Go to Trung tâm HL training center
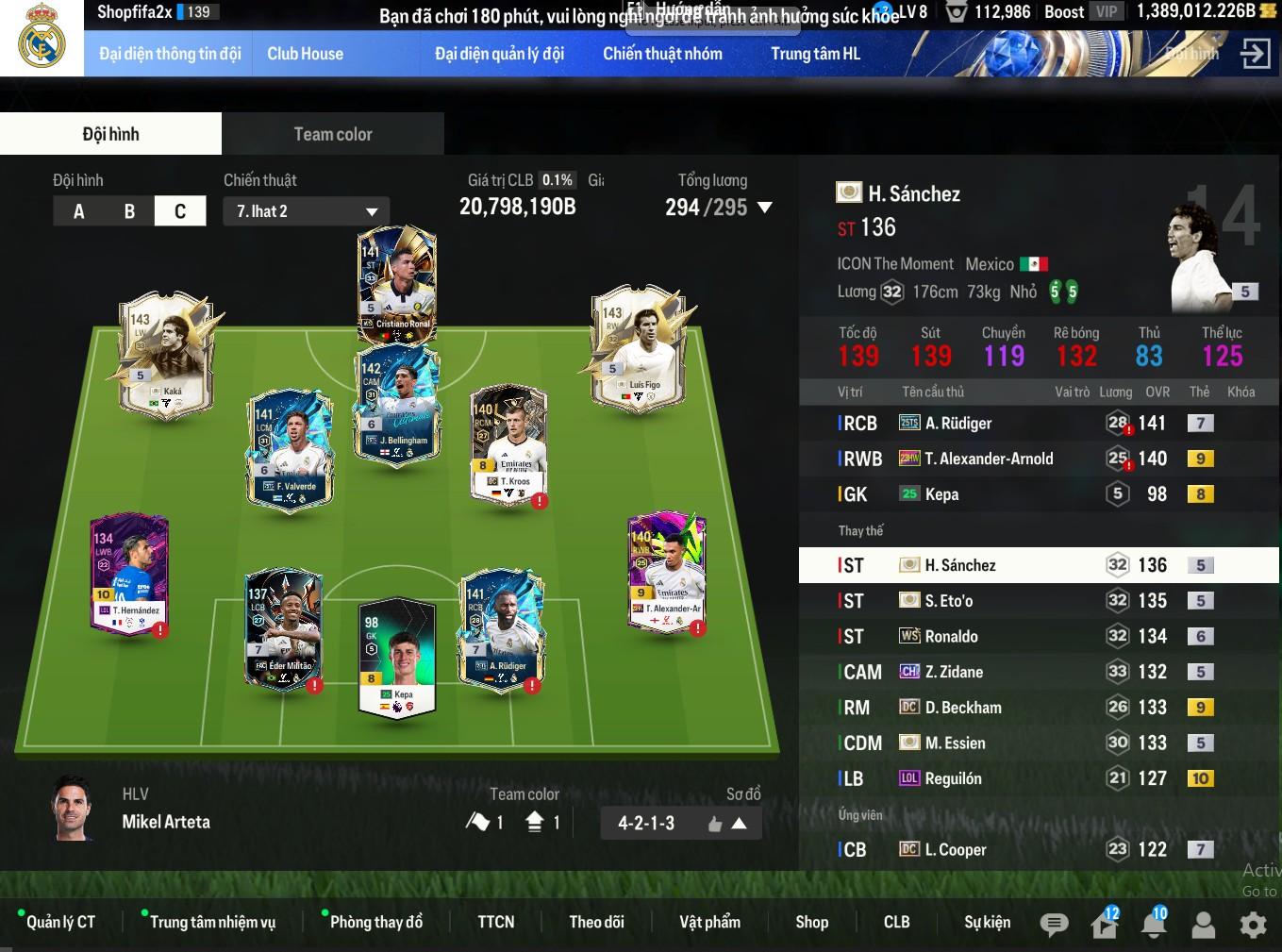This screenshot has width=1282, height=952. [815, 54]
